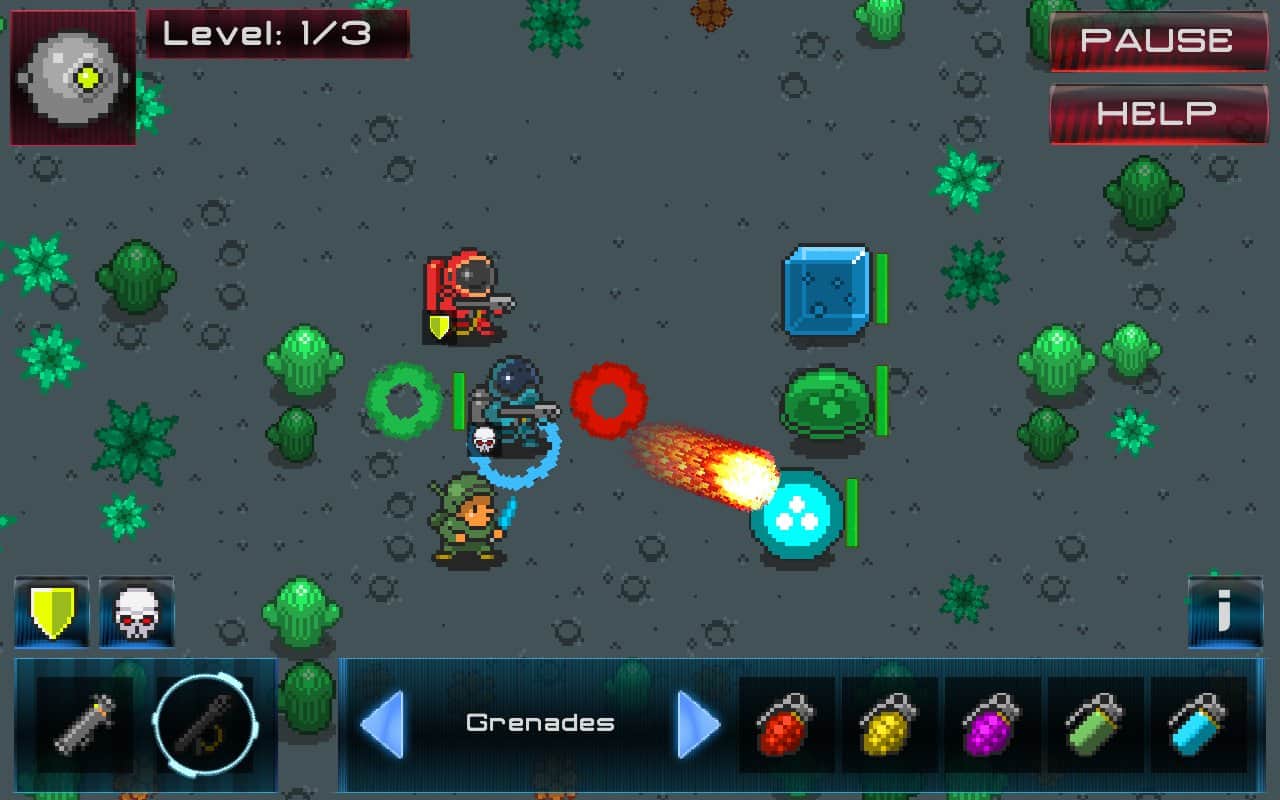Screen dimensions: 1280x800
Task: Select the circled black rifle weapon slot
Action: 205,724
